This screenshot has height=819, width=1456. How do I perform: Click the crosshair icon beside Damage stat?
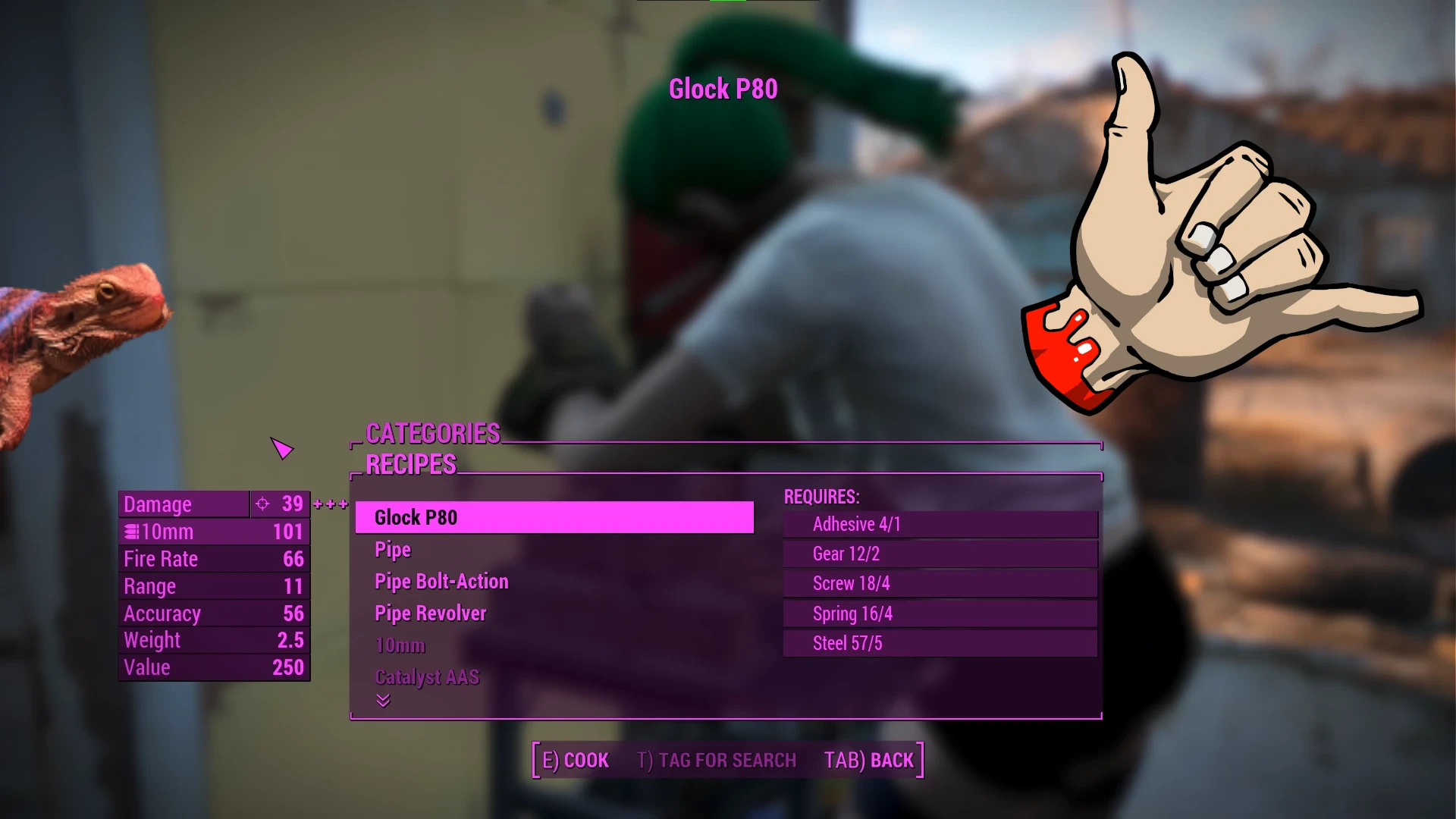[x=263, y=504]
